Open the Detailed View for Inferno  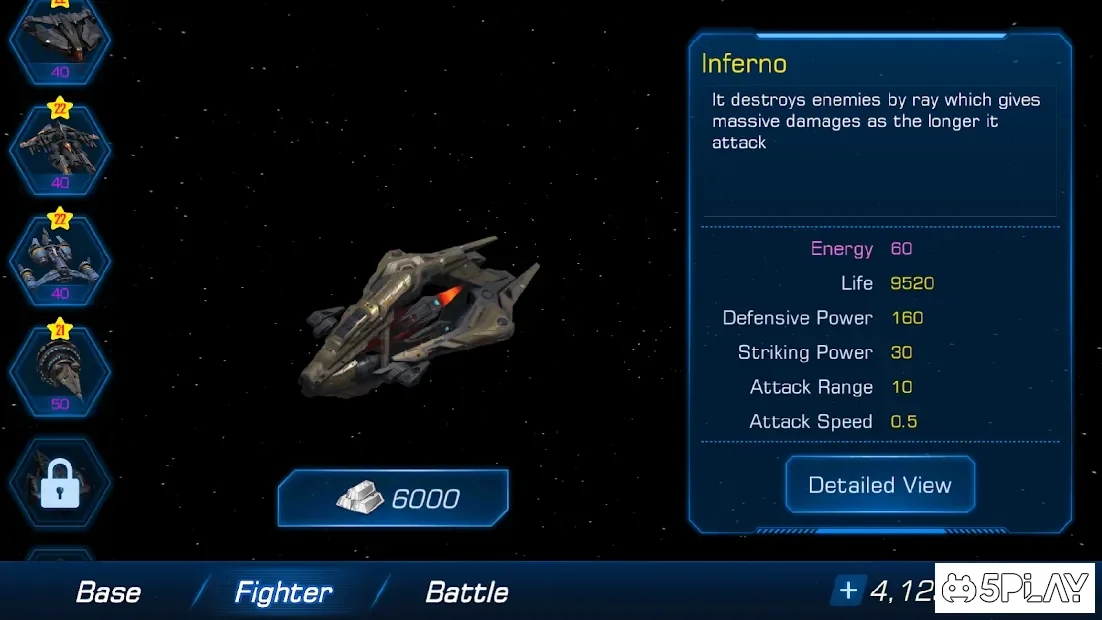[879, 485]
